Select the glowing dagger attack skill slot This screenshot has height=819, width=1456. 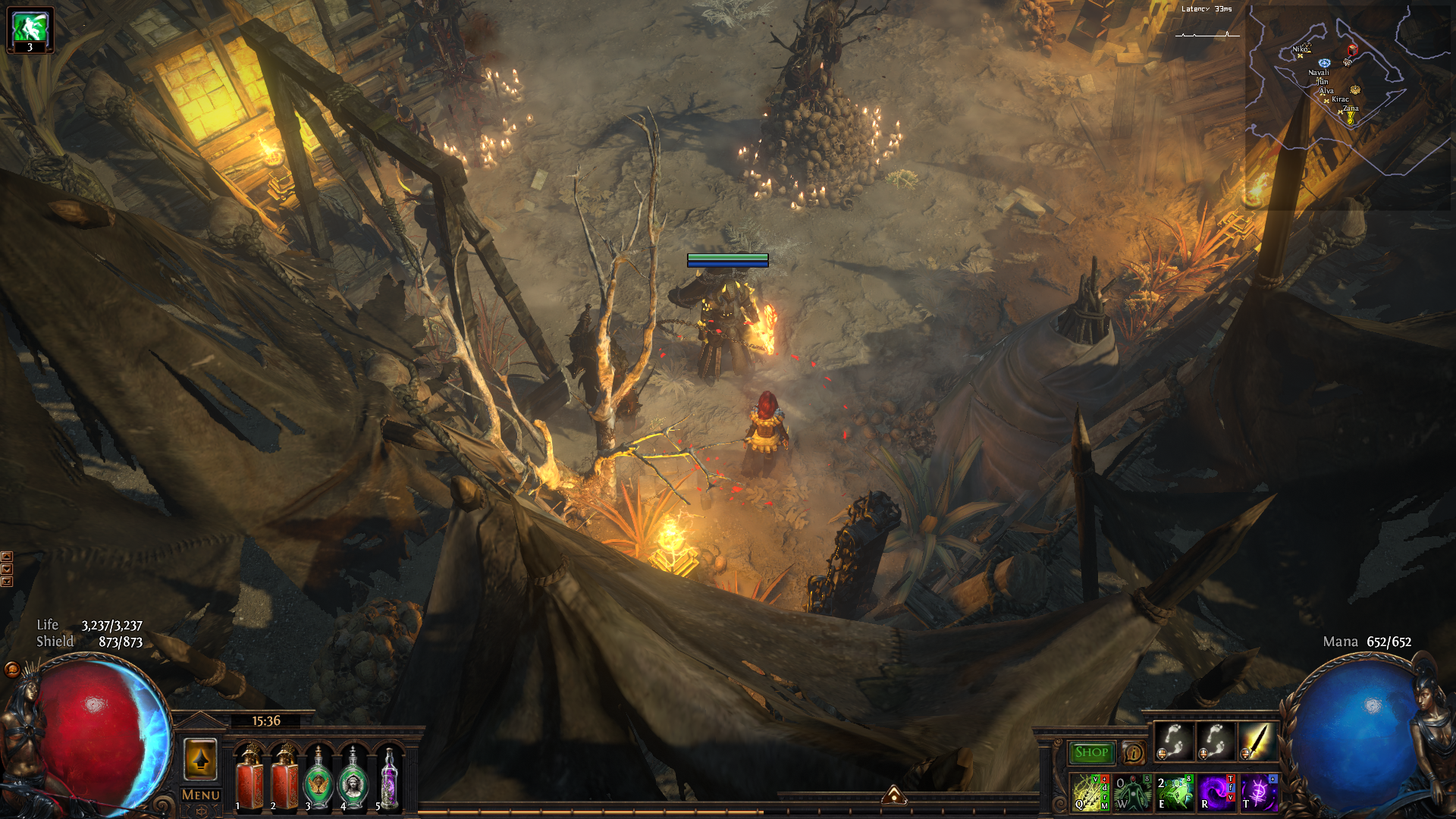tap(1257, 741)
